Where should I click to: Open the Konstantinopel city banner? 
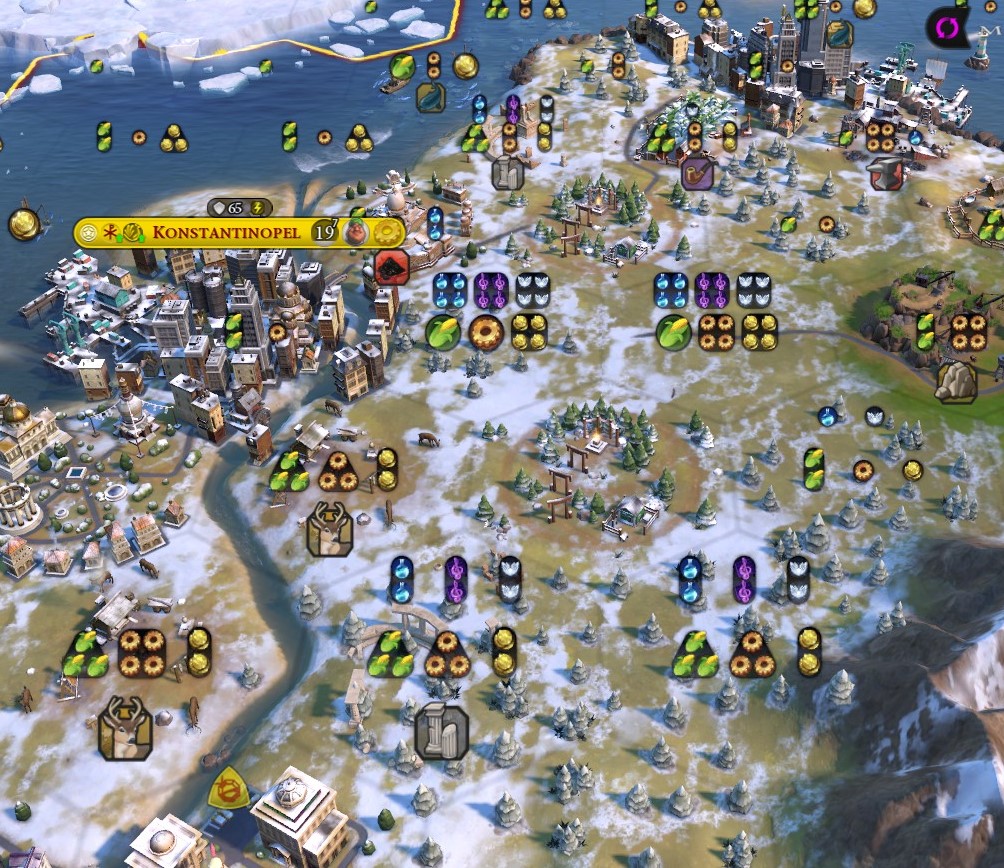pyautogui.click(x=230, y=234)
